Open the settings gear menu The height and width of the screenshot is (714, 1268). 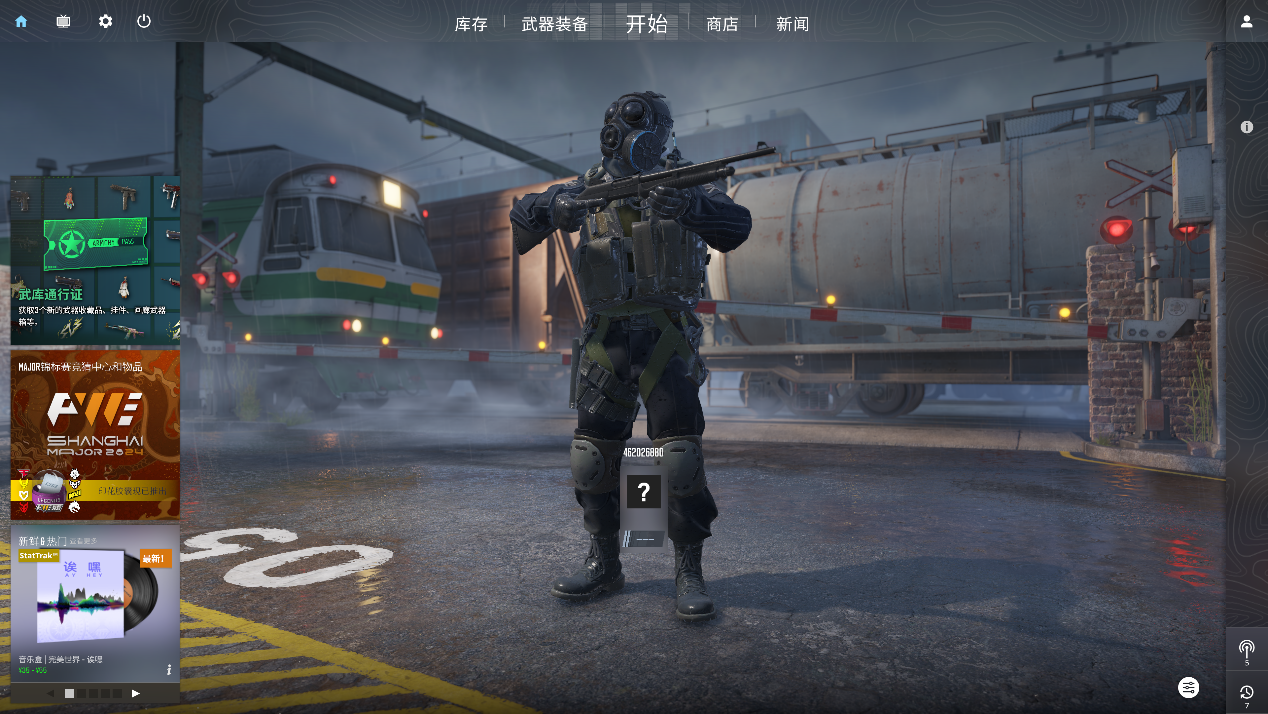point(105,21)
